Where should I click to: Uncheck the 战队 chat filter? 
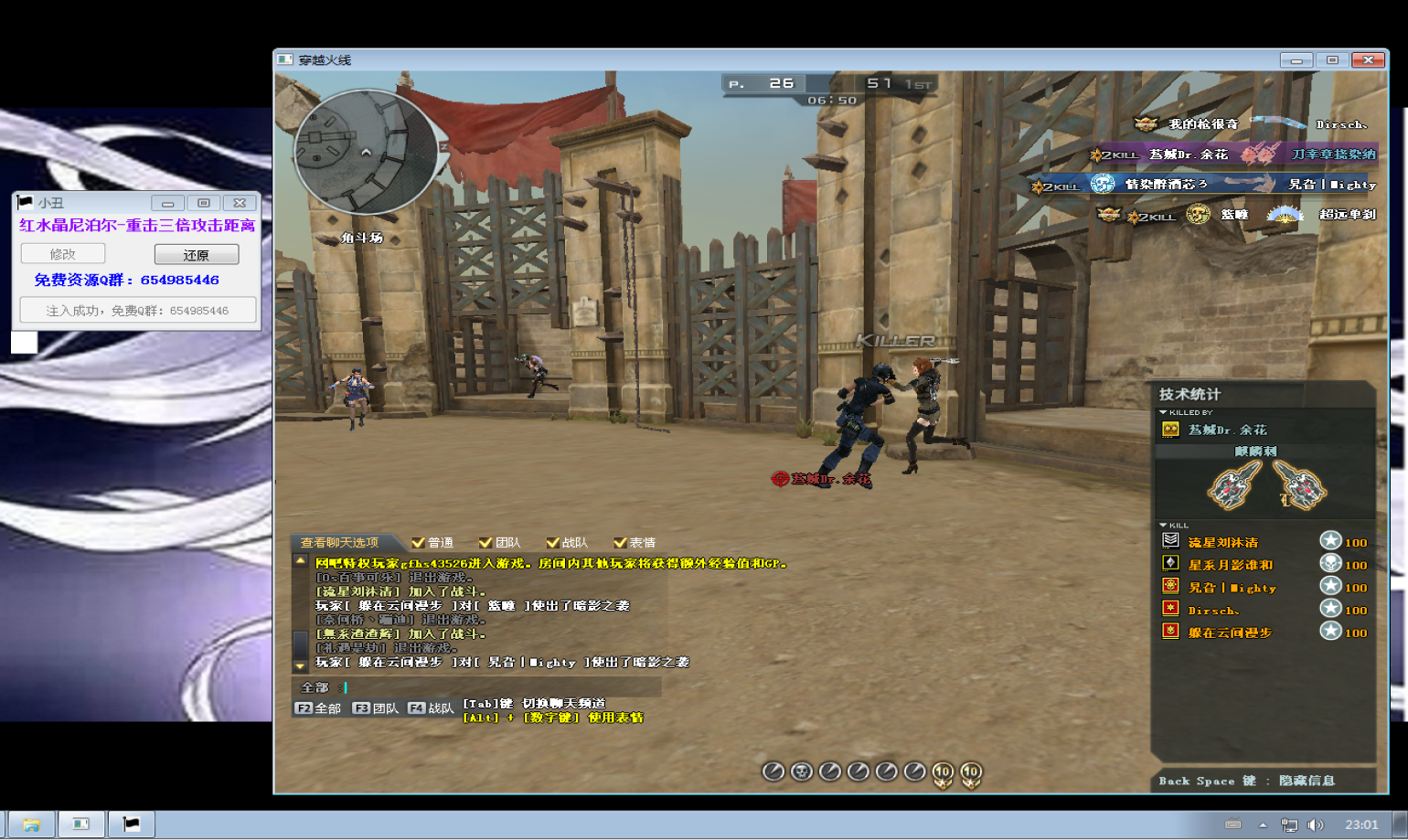(552, 542)
